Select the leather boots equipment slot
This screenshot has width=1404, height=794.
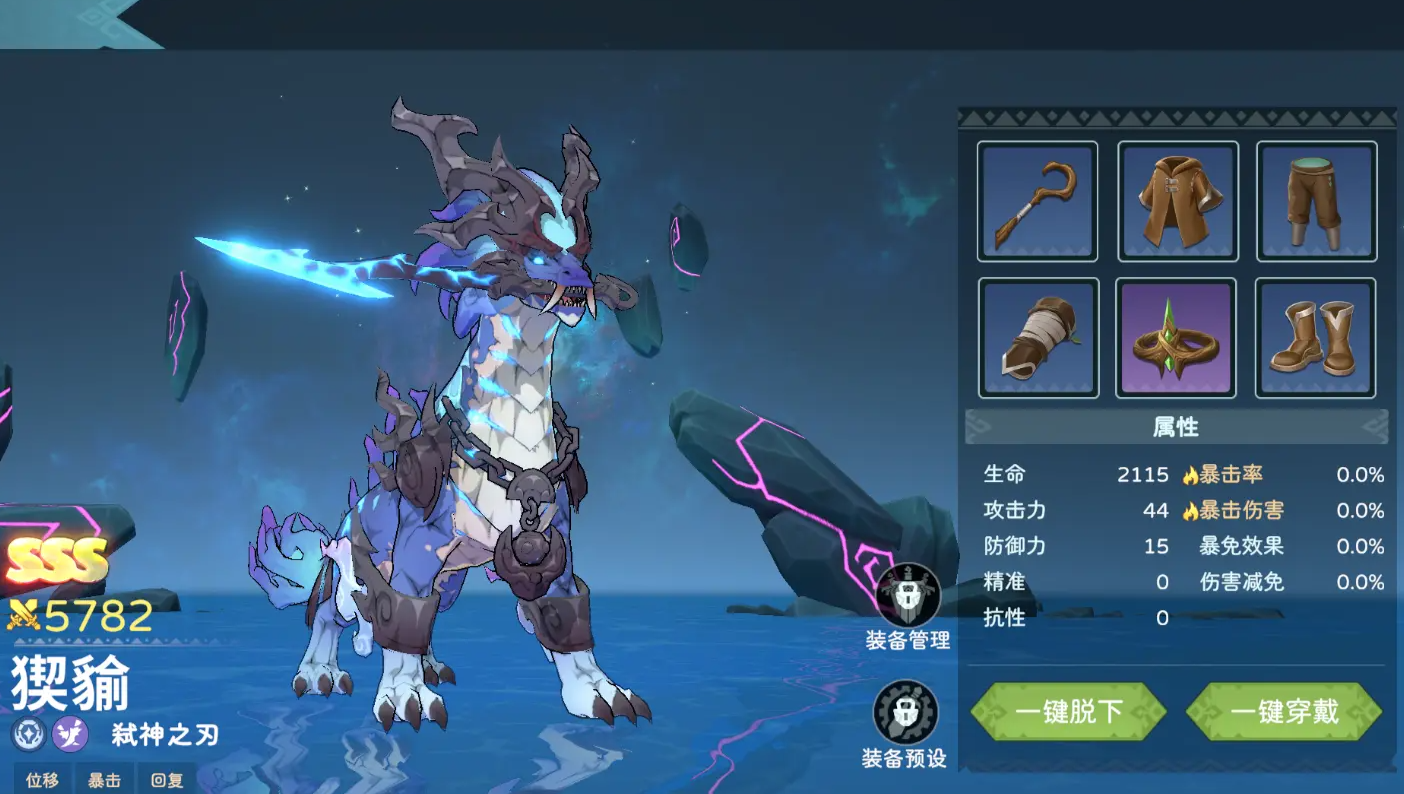coord(1316,338)
